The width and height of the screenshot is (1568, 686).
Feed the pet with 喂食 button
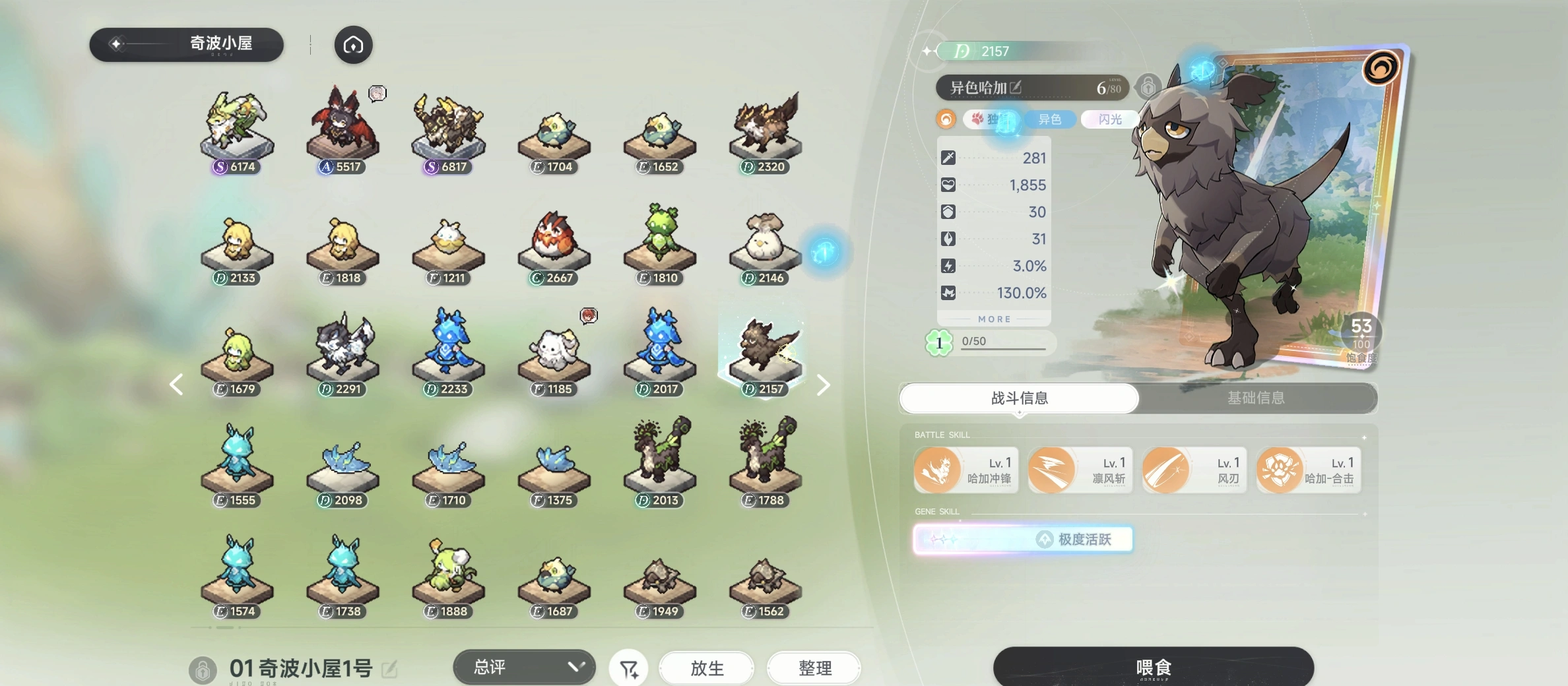coord(1153,667)
